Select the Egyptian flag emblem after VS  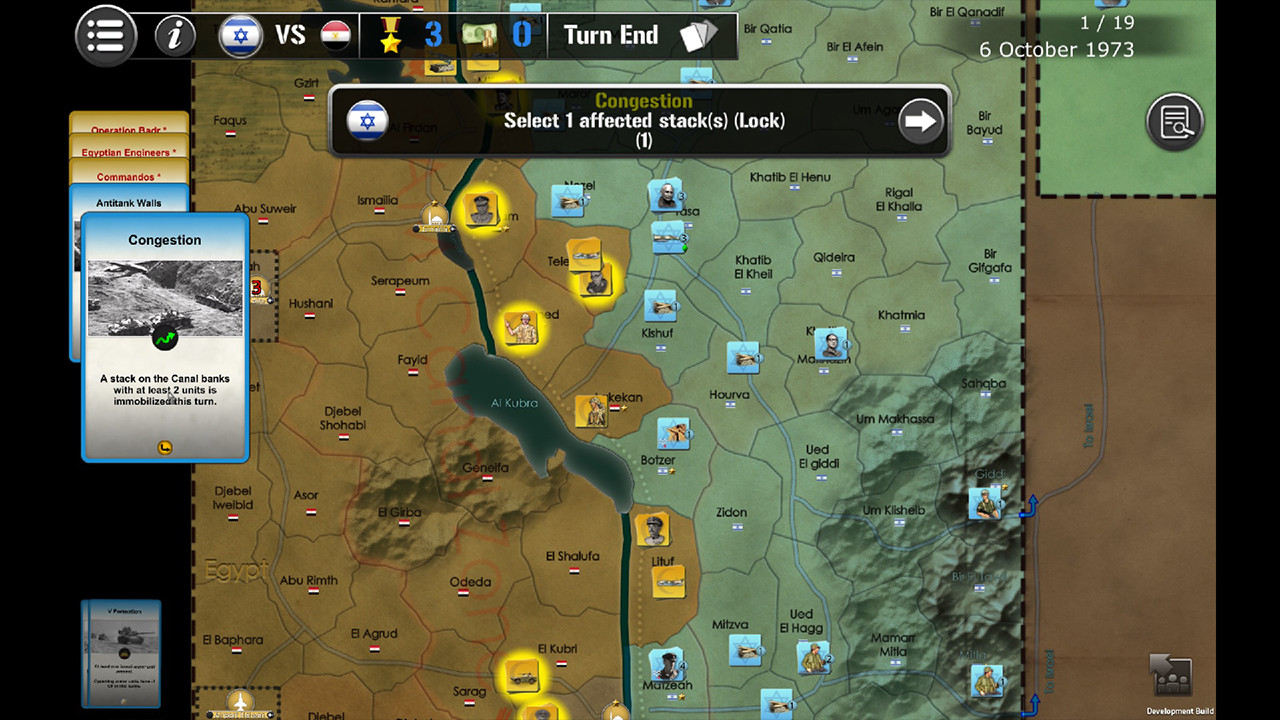pyautogui.click(x=338, y=33)
